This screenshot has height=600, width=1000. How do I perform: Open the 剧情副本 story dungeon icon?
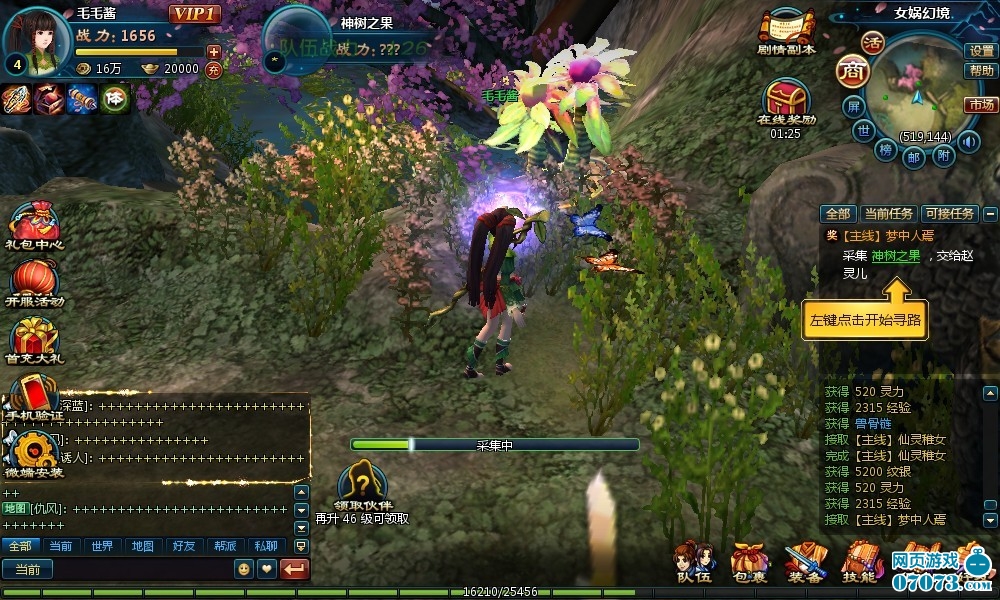pos(787,30)
